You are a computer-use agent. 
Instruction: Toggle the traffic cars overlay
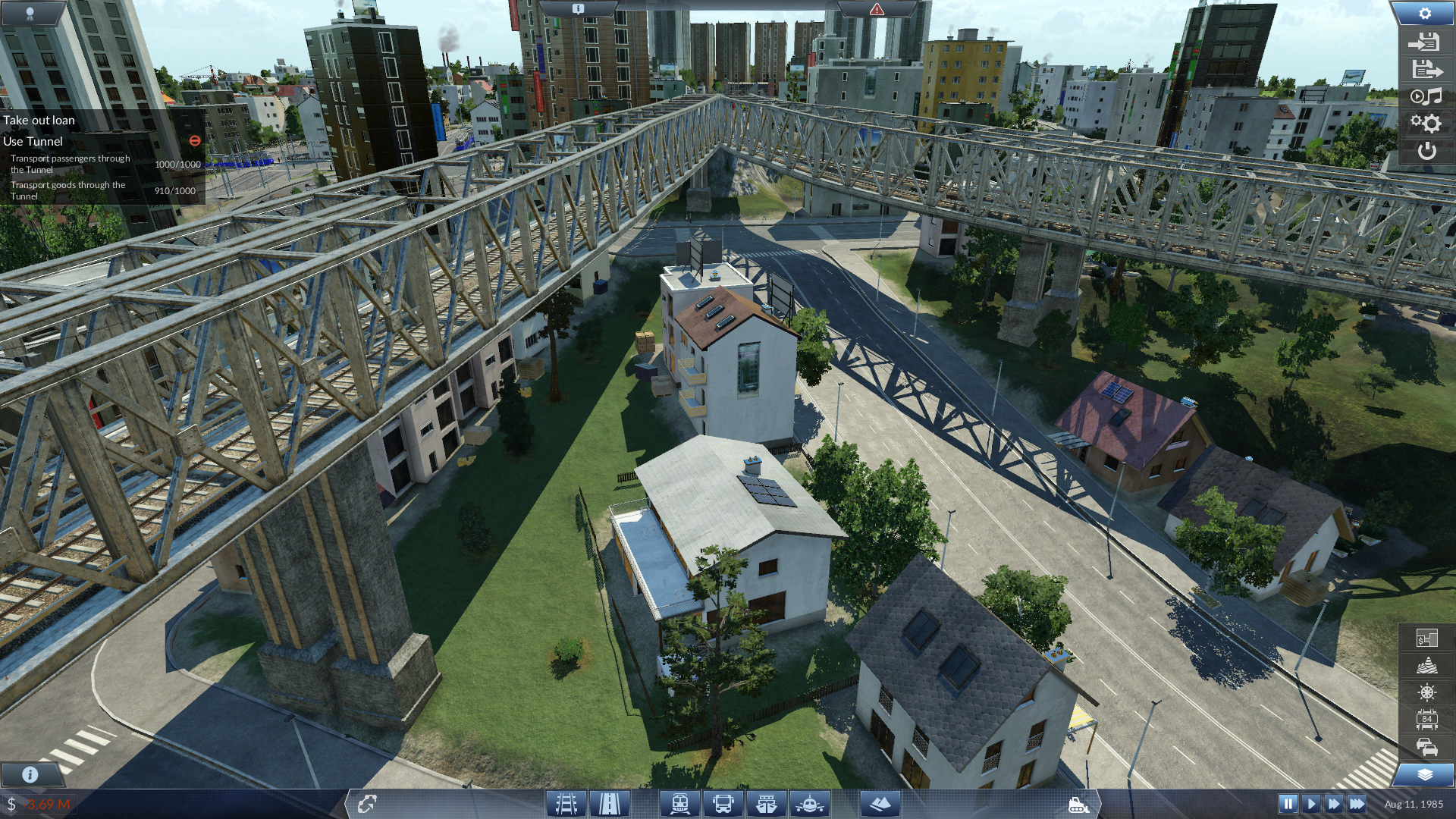tap(1426, 747)
